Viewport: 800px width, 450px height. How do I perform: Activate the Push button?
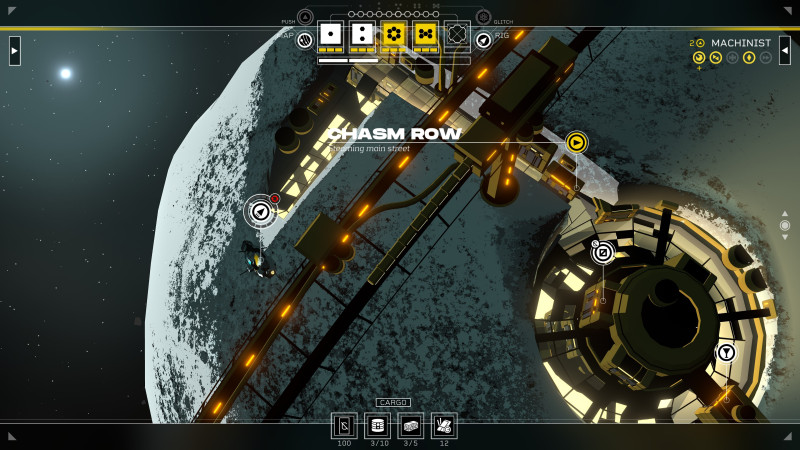click(305, 17)
